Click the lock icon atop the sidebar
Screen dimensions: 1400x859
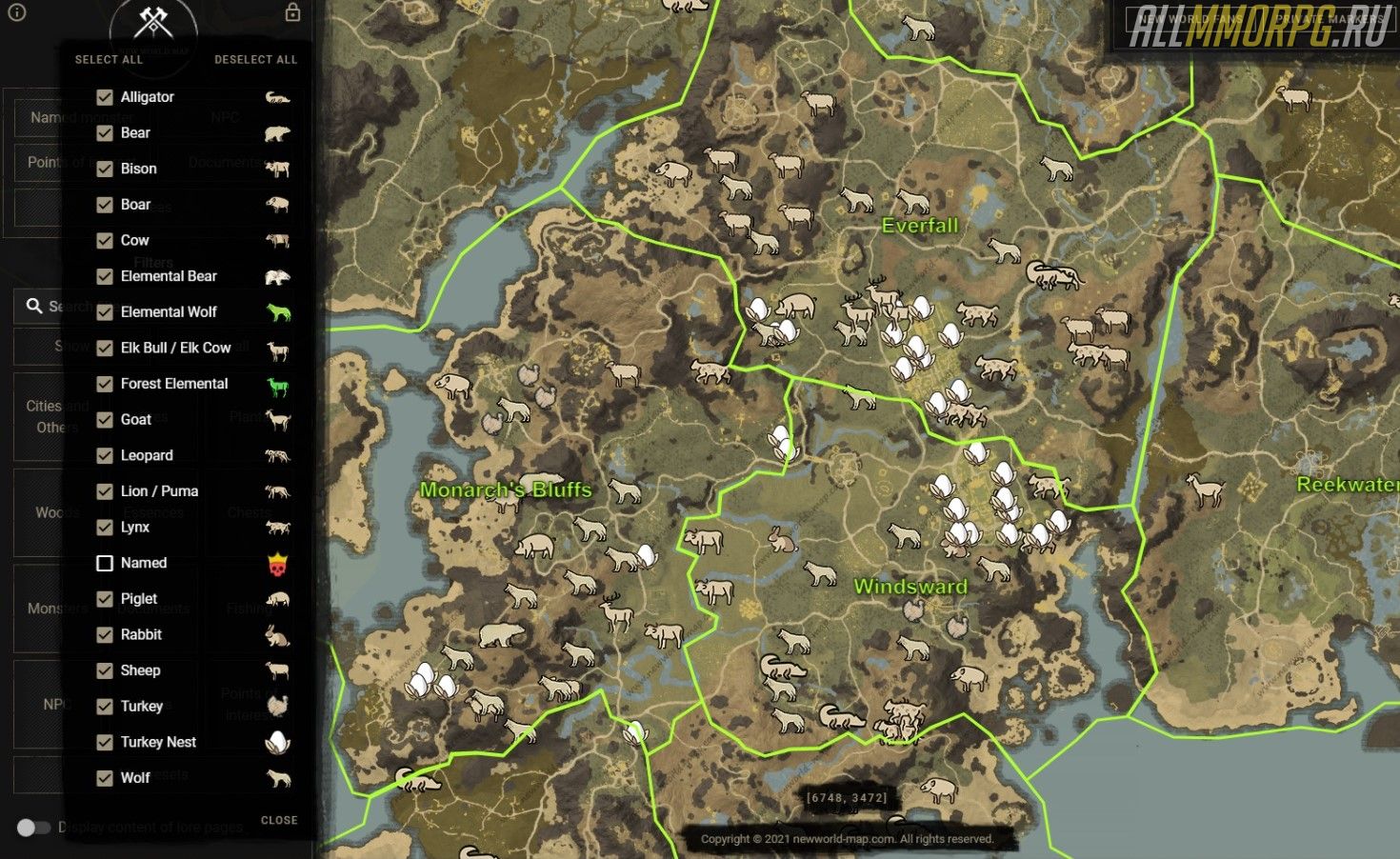tap(292, 12)
